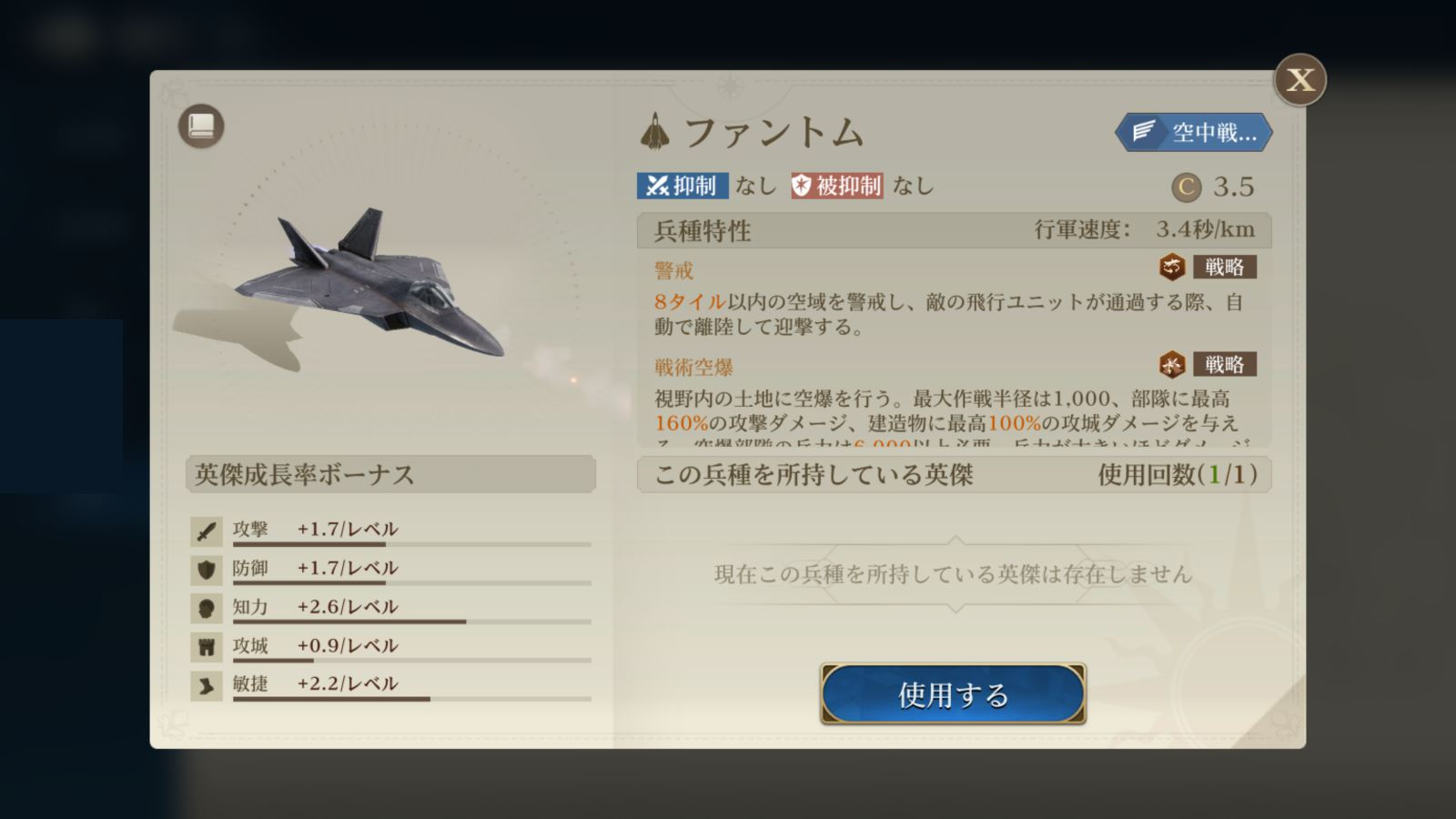The height and width of the screenshot is (819, 1456).
Task: Select the 戦略 tag beside 戦術空爆
Action: (1223, 364)
